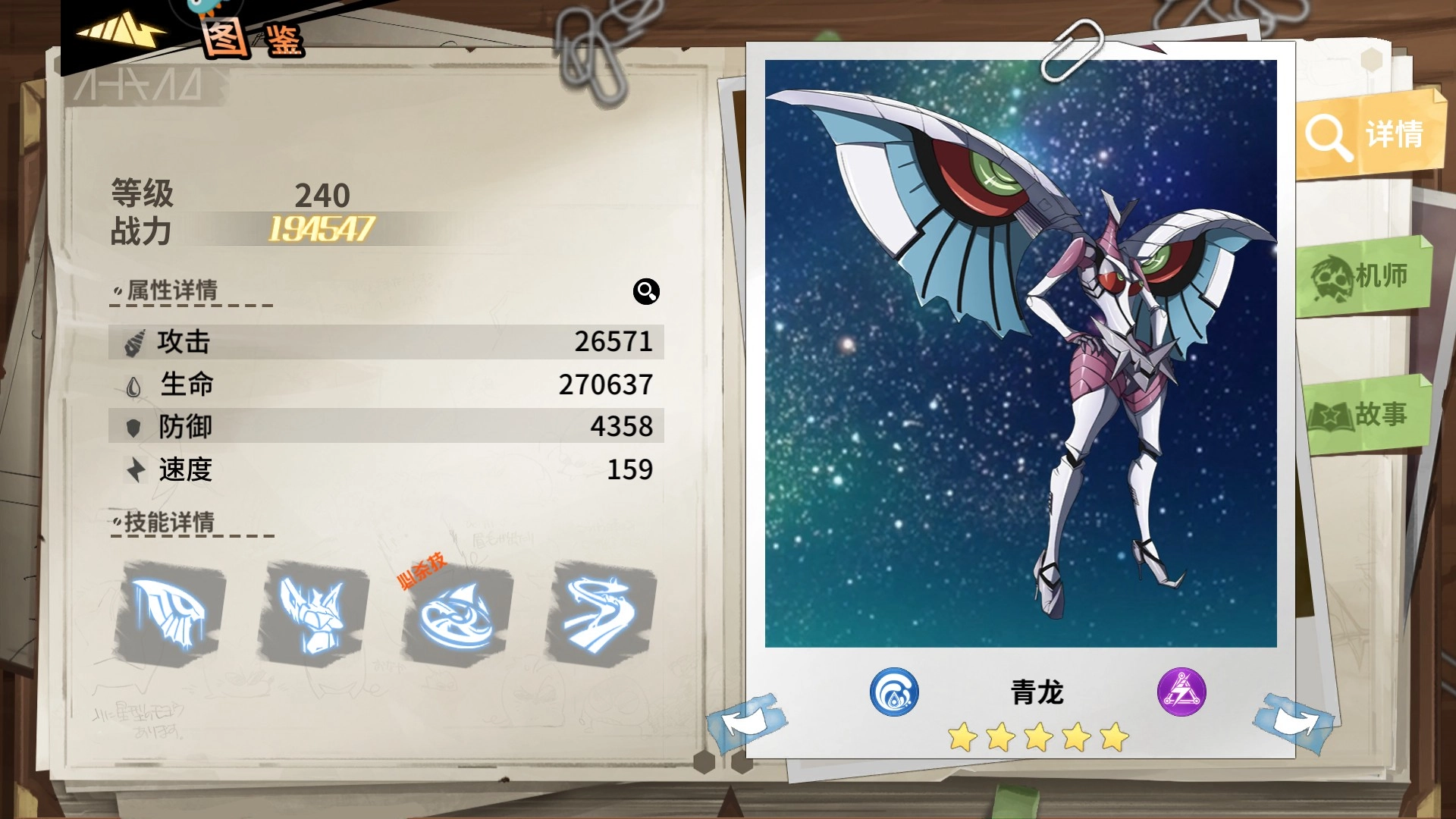Select the serpent dragon skill icon
The width and height of the screenshot is (1456, 819).
[x=601, y=613]
